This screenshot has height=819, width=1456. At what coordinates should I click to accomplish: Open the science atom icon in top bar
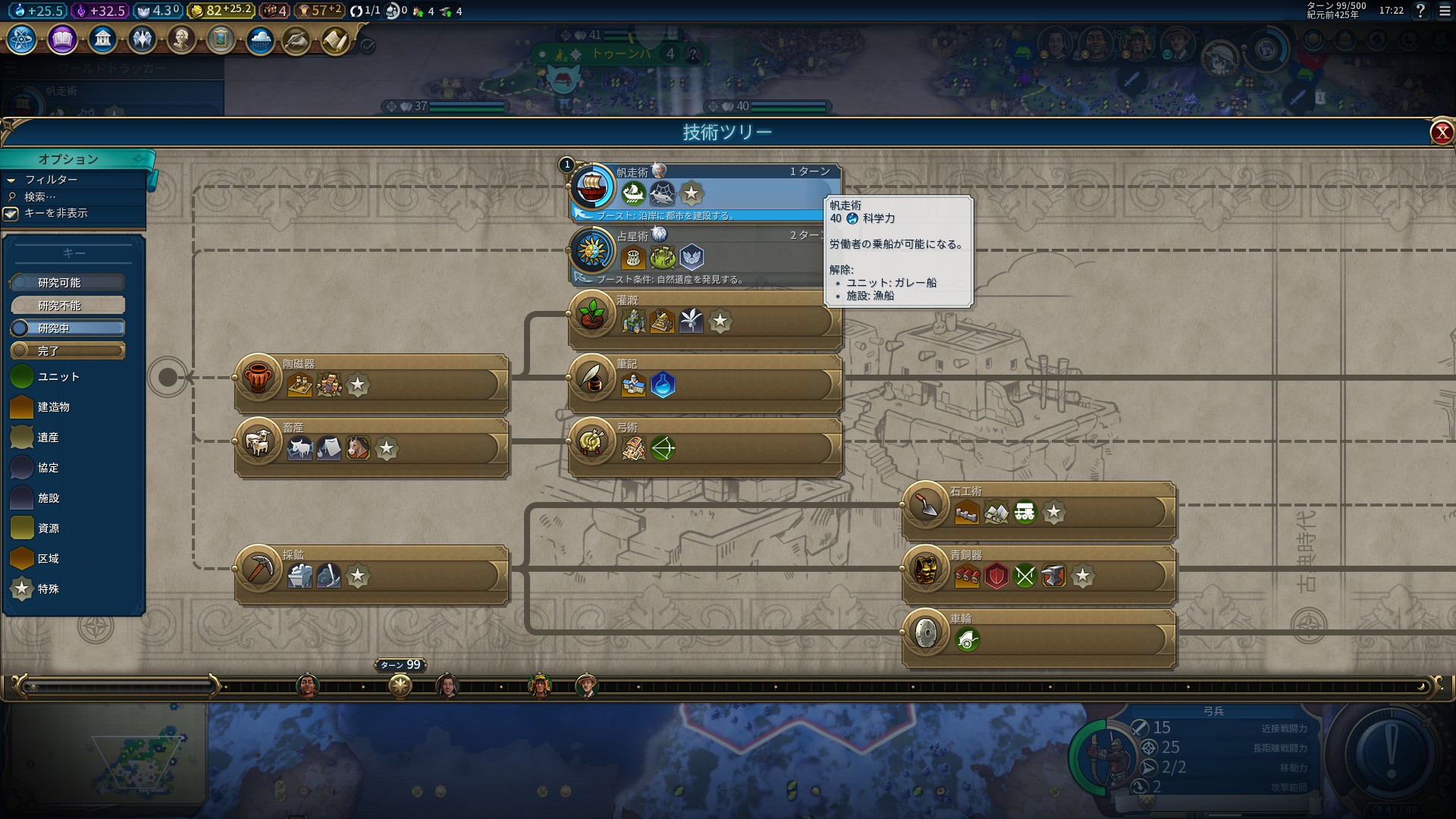[21, 39]
